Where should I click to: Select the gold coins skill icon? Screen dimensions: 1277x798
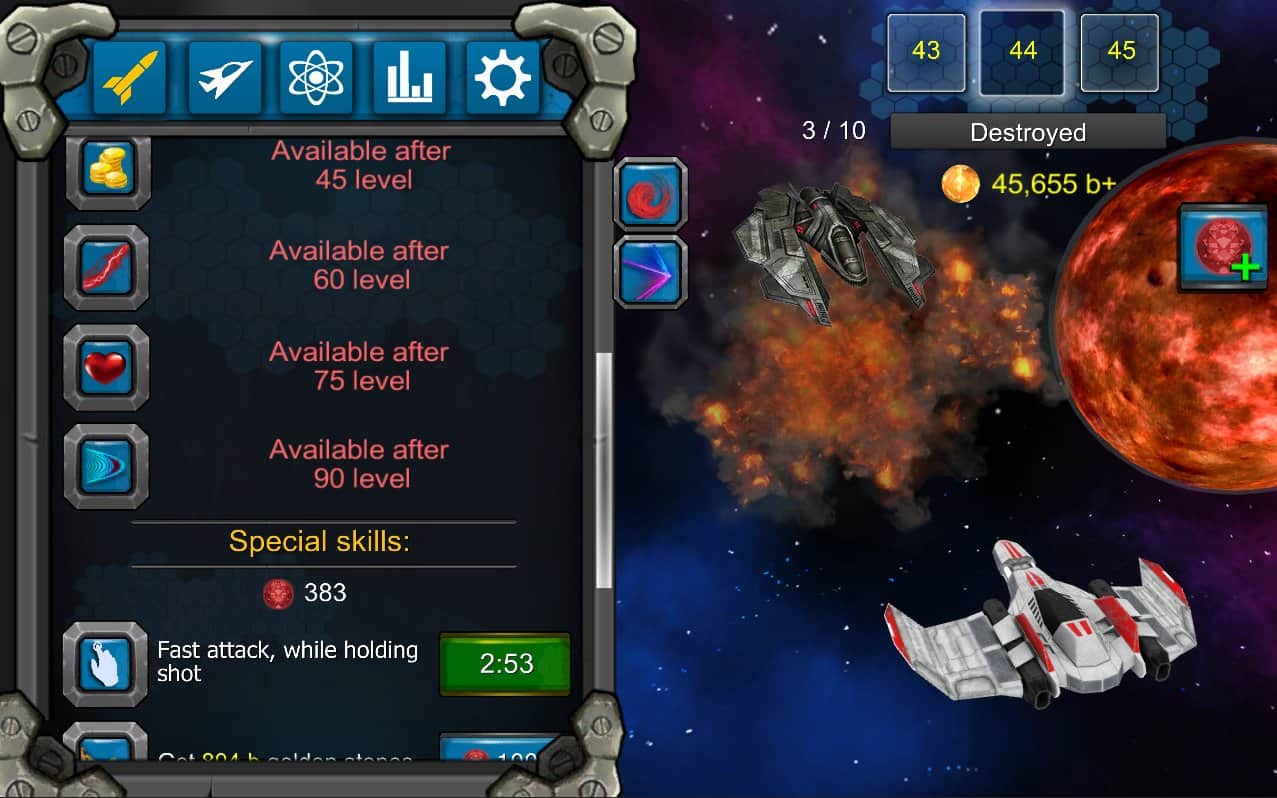point(107,167)
